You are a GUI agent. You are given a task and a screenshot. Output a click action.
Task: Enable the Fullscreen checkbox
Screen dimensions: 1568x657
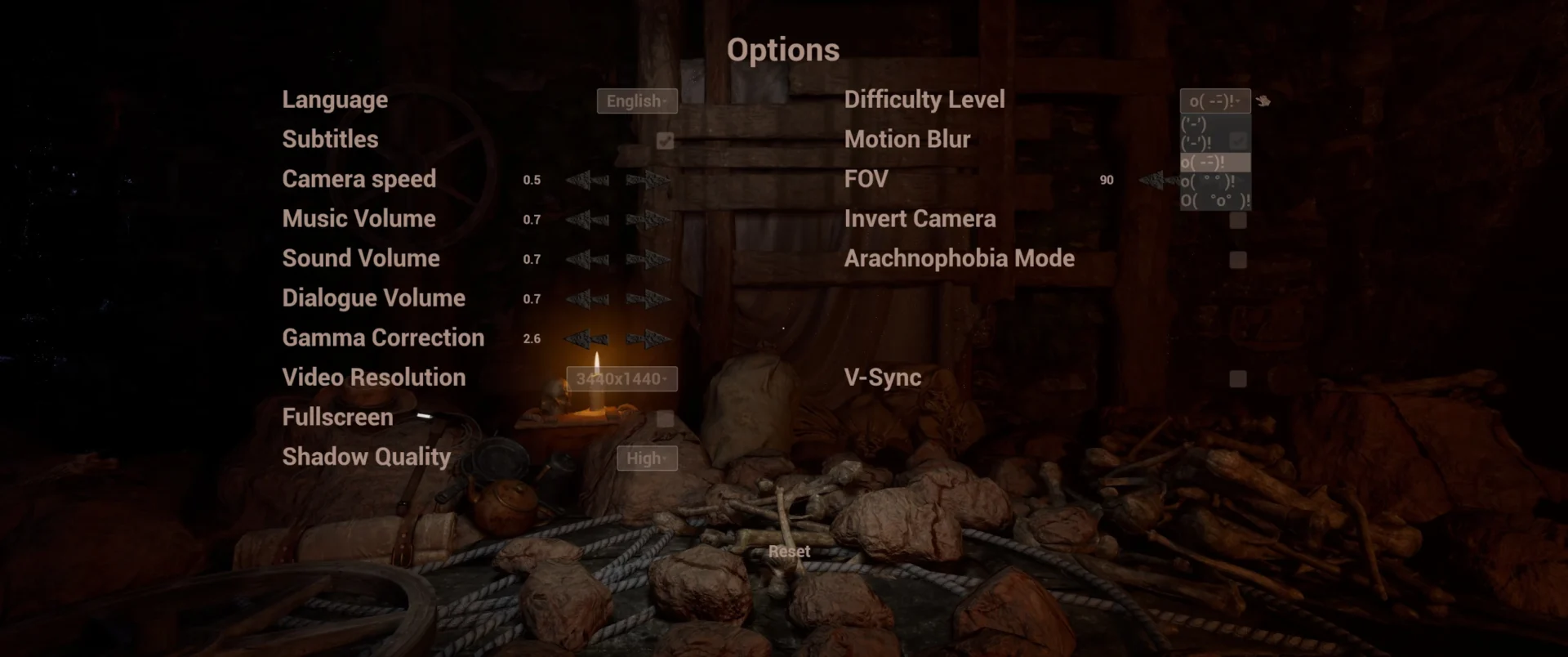coord(666,418)
